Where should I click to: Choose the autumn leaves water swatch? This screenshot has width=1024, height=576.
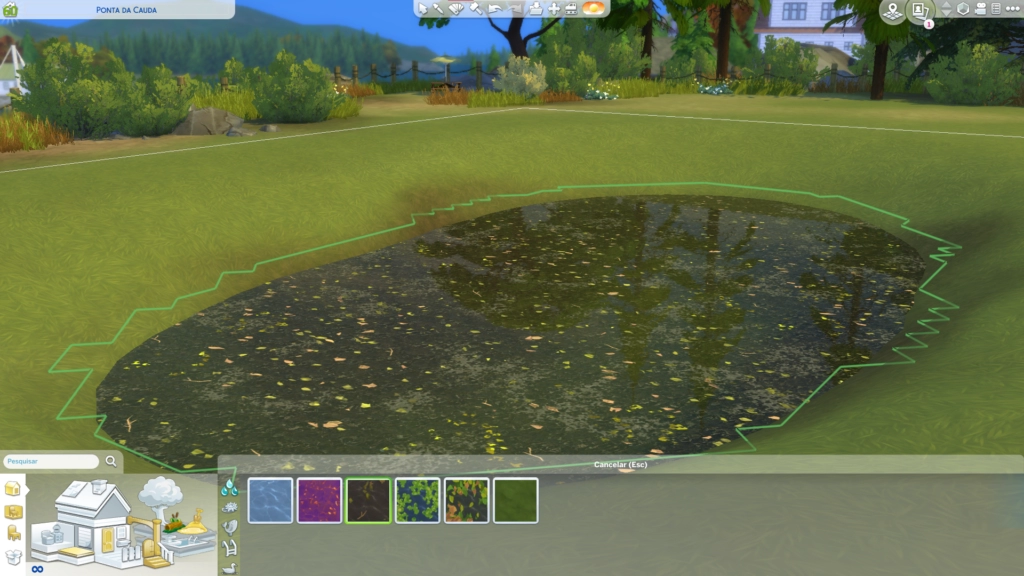click(x=466, y=500)
